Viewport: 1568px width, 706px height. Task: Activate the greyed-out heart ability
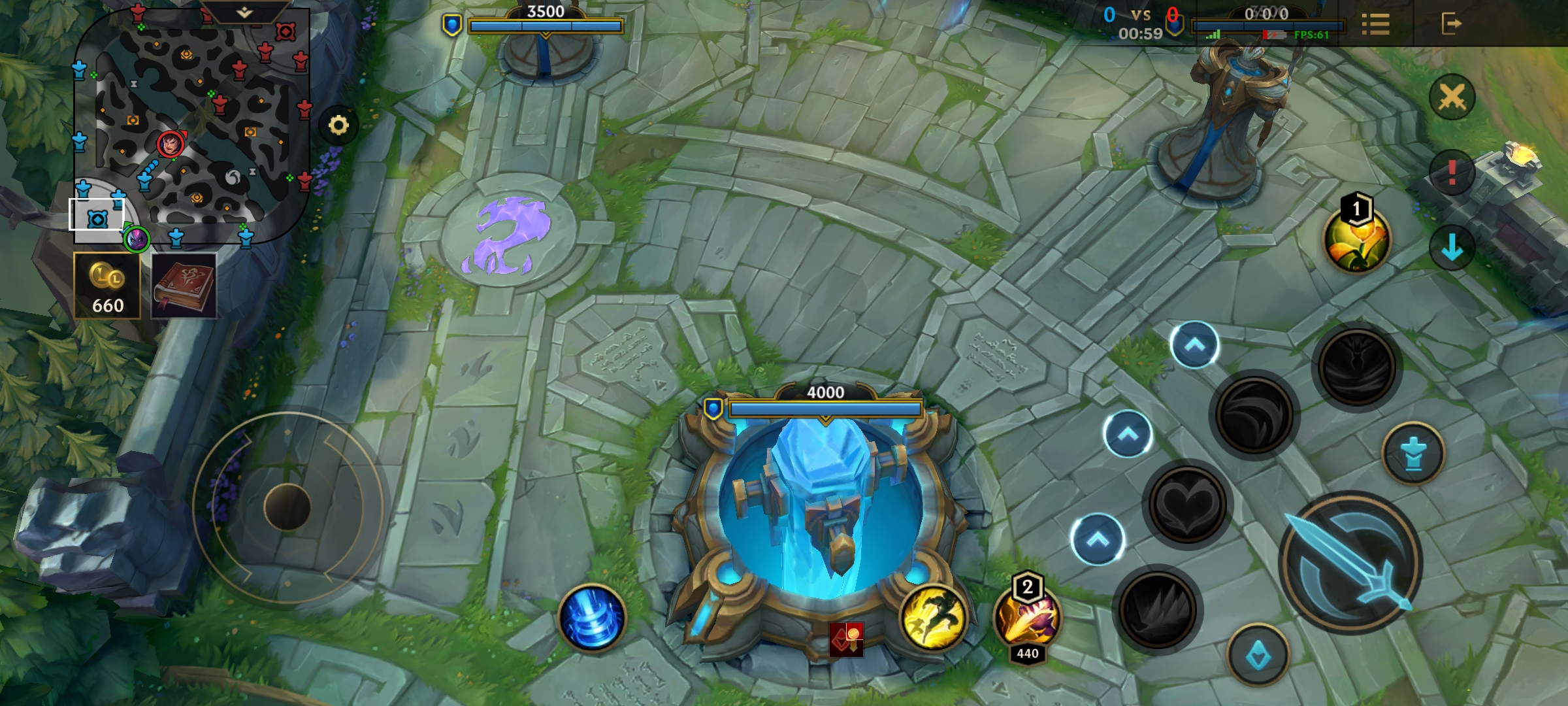[x=1187, y=505]
